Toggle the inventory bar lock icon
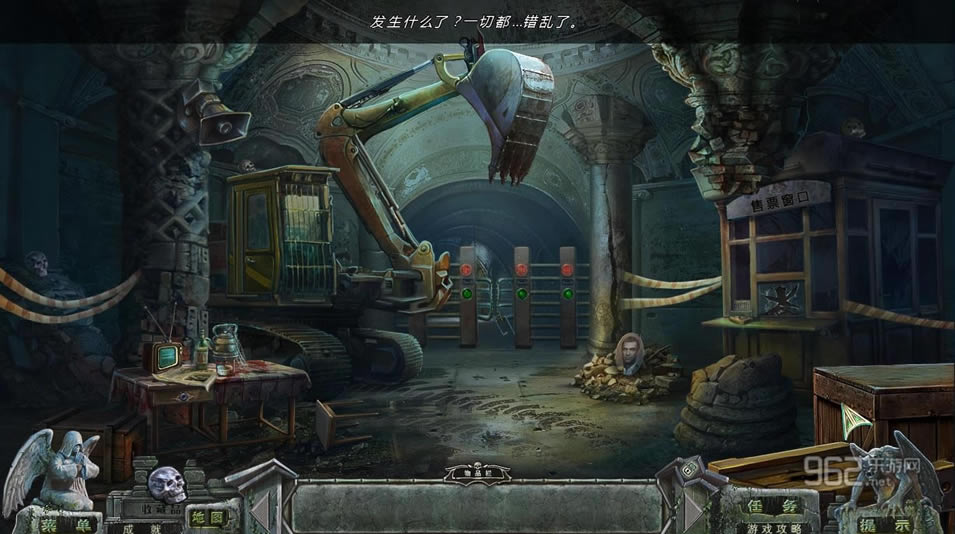The height and width of the screenshot is (534, 955). (x=689, y=471)
